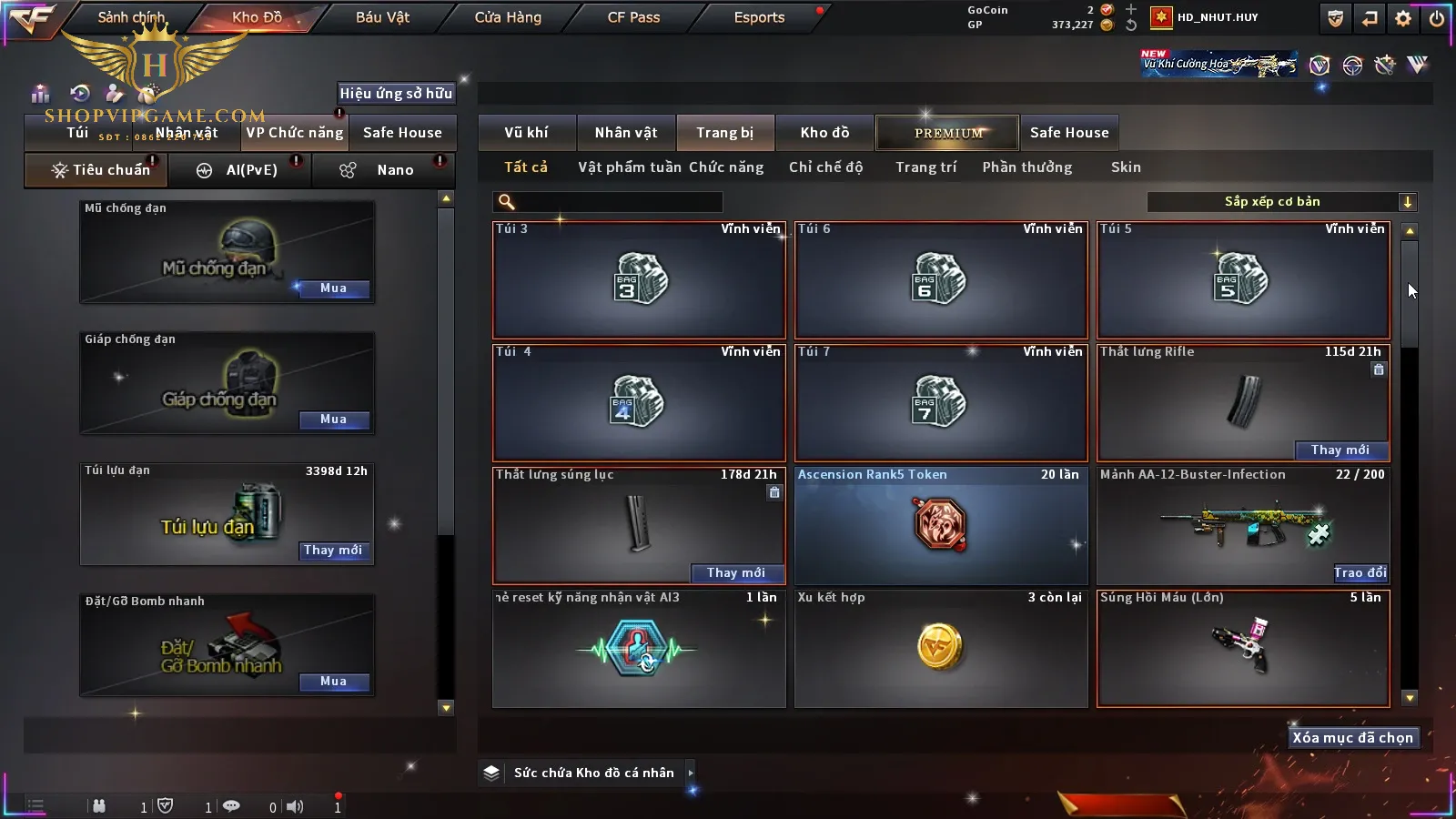Open the Cửa Hàng shop menu
Image resolution: width=1456 pixels, height=819 pixels.
click(x=508, y=17)
